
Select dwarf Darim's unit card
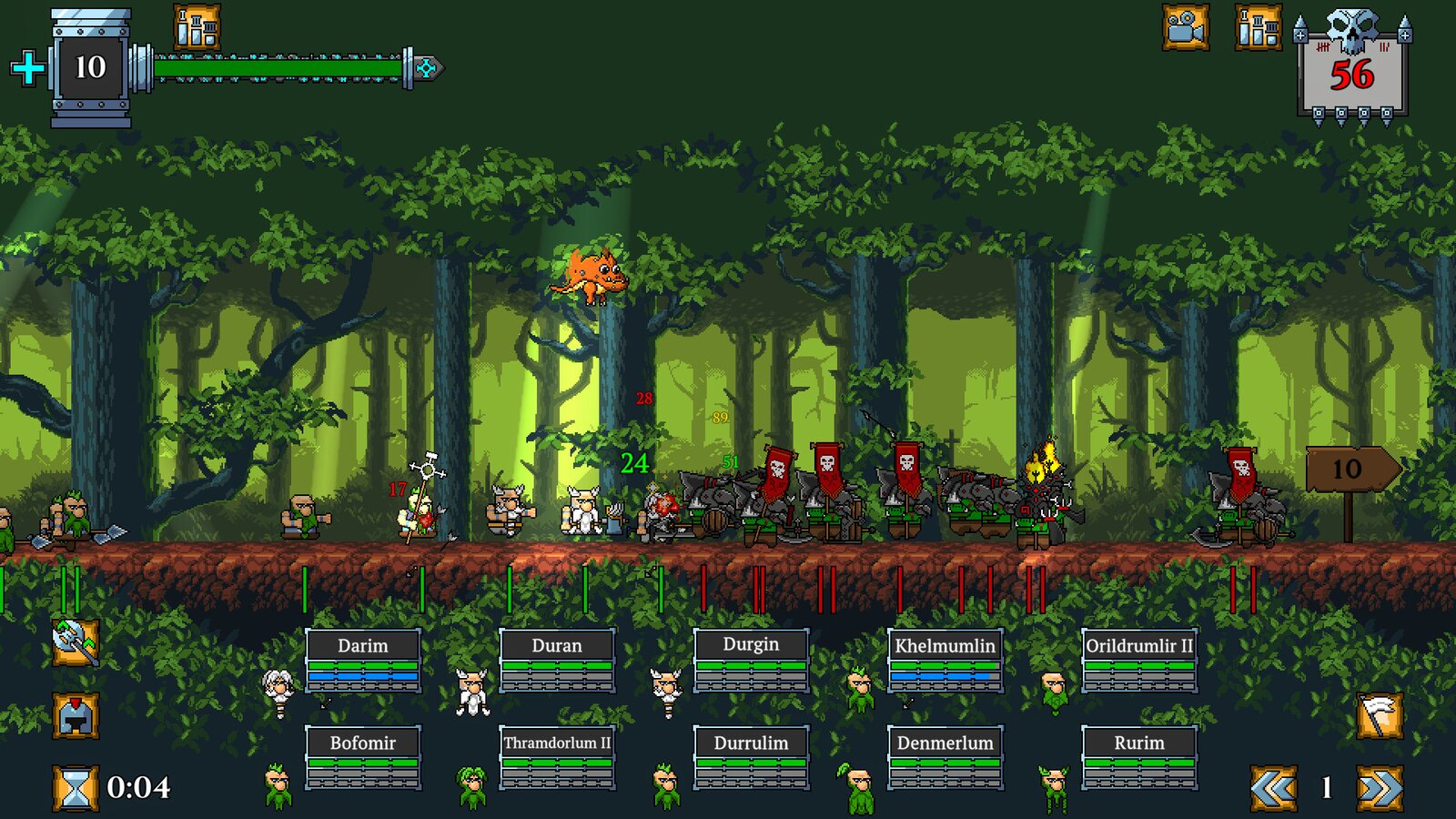pos(362,661)
